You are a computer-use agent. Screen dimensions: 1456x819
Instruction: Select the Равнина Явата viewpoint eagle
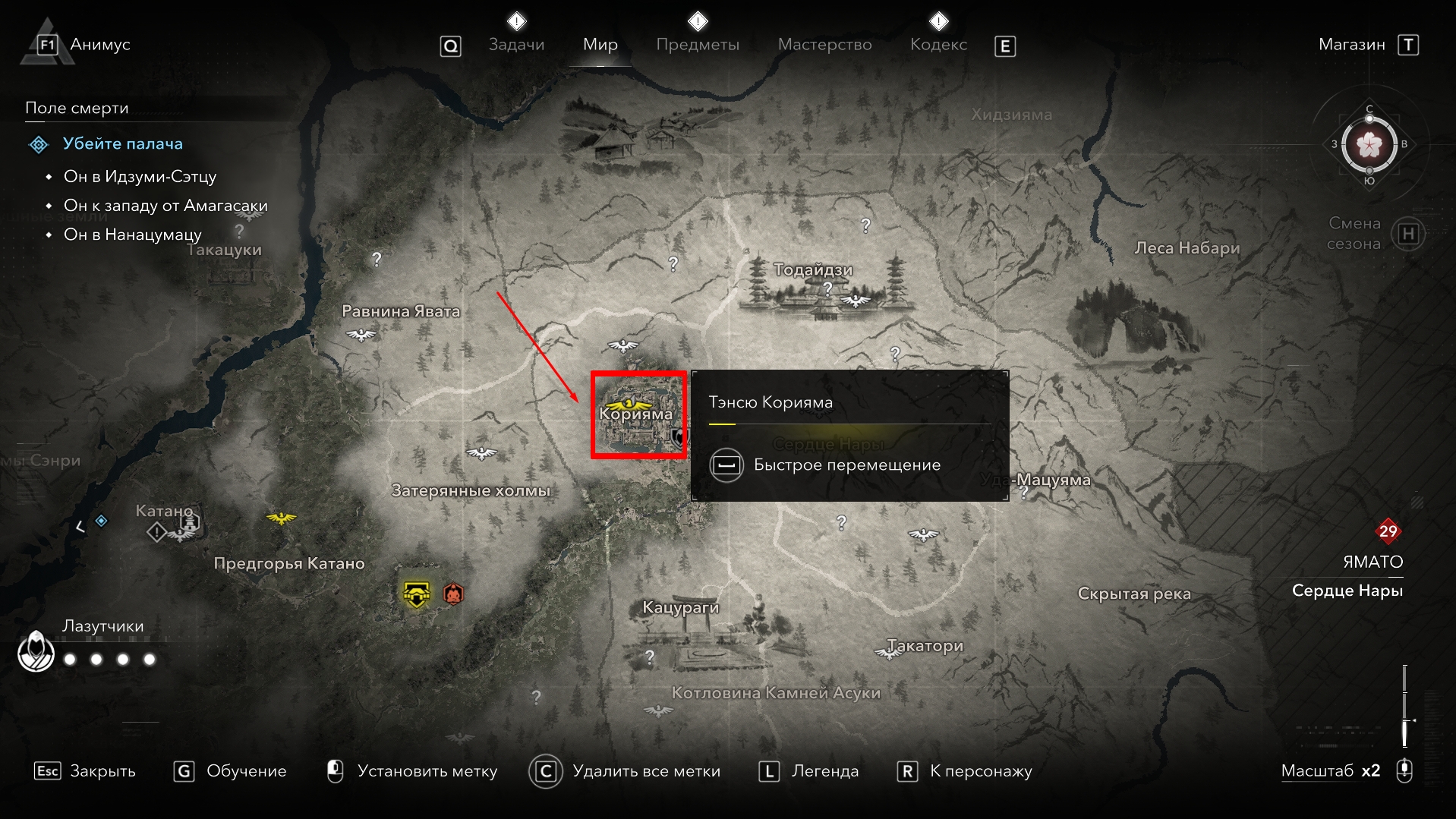(x=361, y=334)
